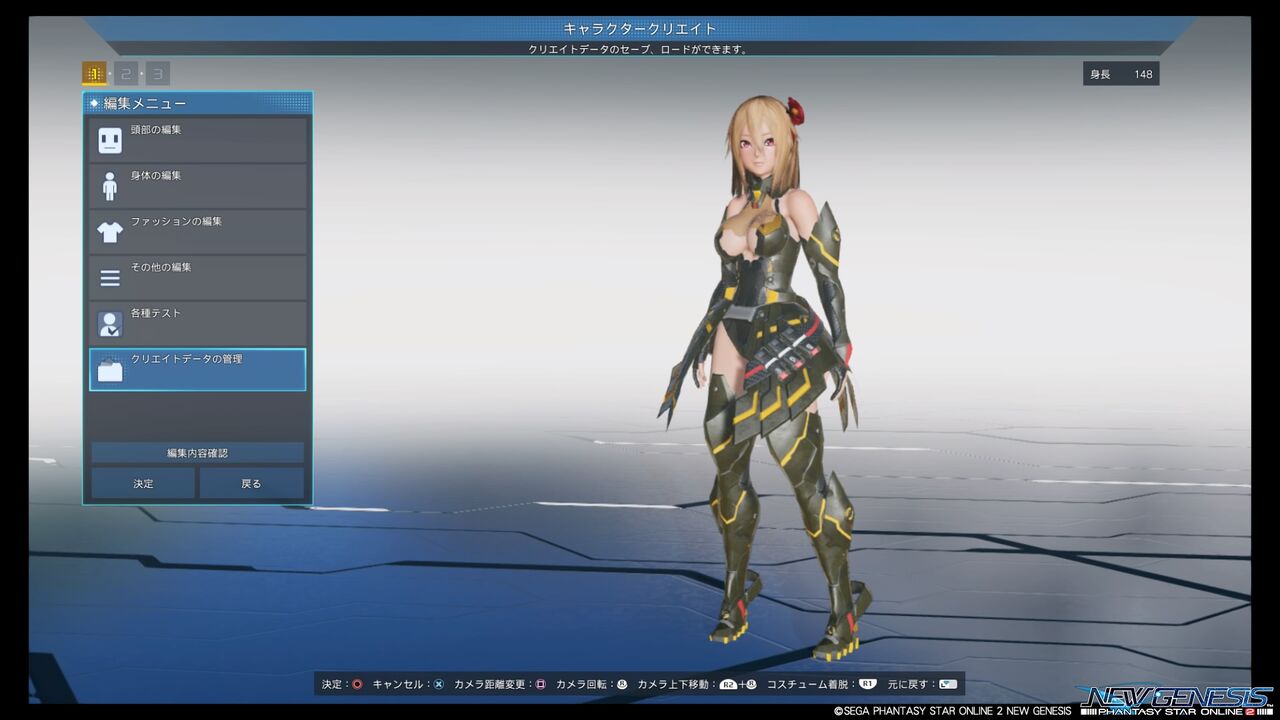Click the diamond icon on 編集メニュー header
The image size is (1280, 720).
93,103
